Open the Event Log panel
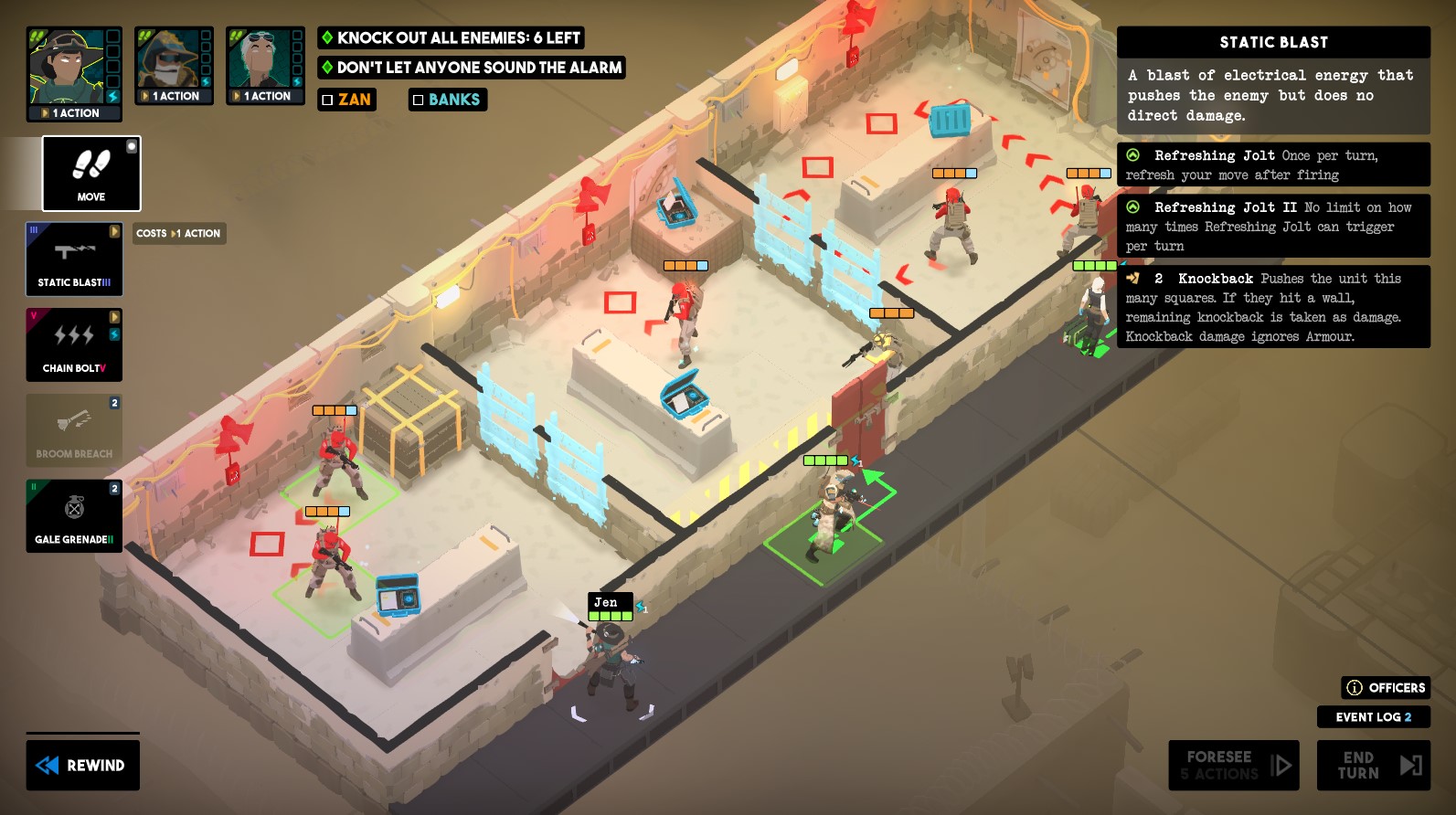 tap(1373, 717)
